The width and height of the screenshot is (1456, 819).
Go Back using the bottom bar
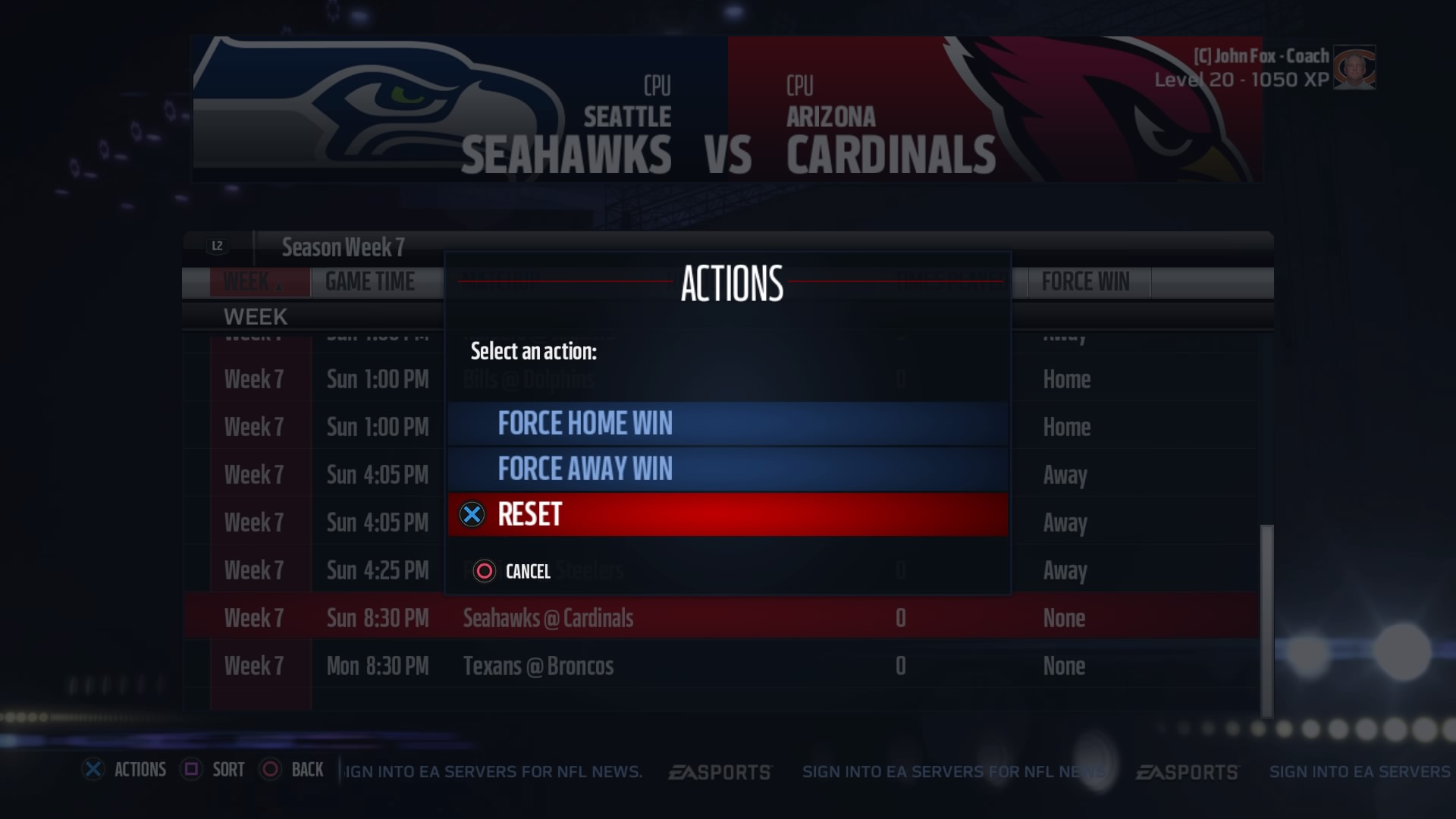point(293,770)
